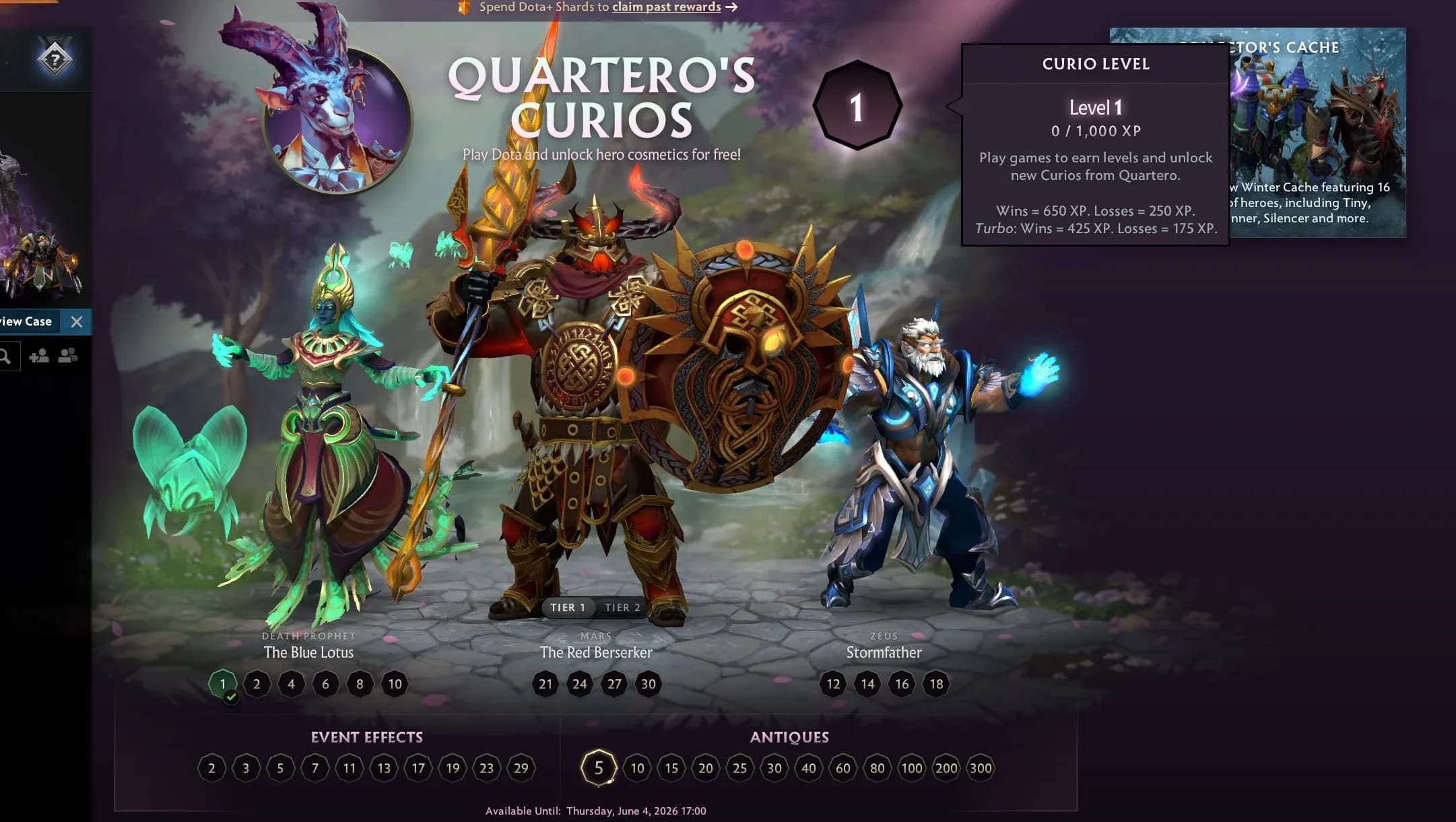1456x822 pixels.
Task: Select Red Berserker level 30 node
Action: [649, 684]
